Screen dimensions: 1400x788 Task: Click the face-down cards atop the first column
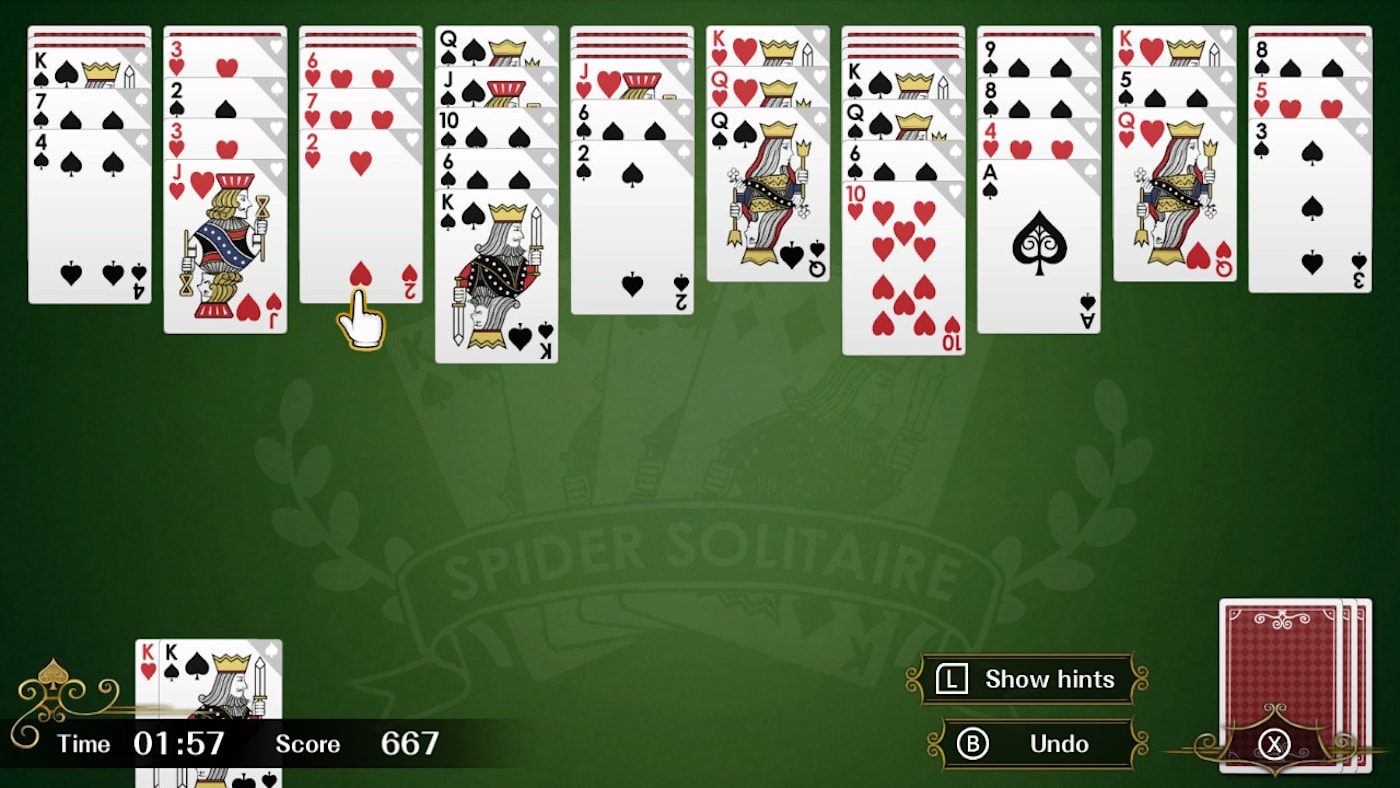pyautogui.click(x=90, y=33)
